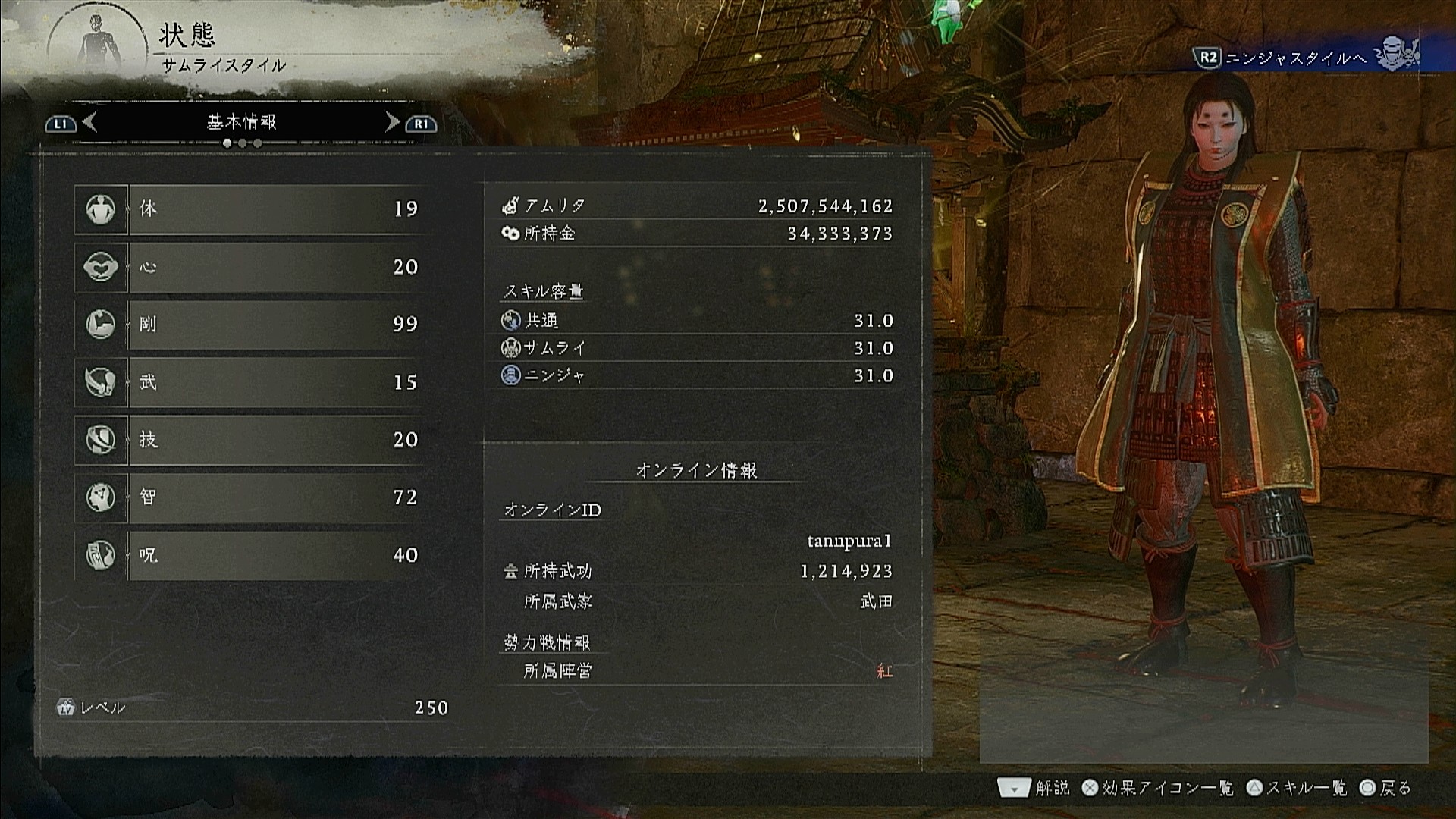1456x819 pixels.
Task: Go back with 戻る
Action: [1385, 789]
